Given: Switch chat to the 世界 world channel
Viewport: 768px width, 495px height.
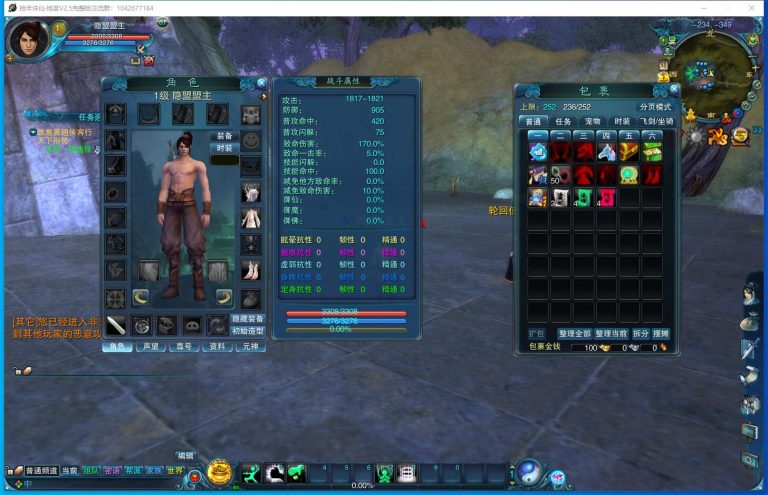Looking at the screenshot, I should pos(174,470).
